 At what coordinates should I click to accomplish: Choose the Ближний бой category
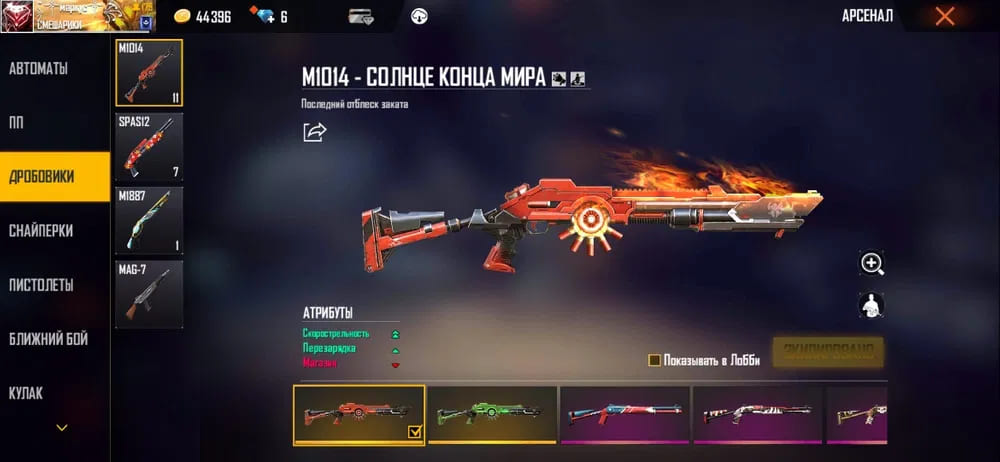(x=48, y=339)
